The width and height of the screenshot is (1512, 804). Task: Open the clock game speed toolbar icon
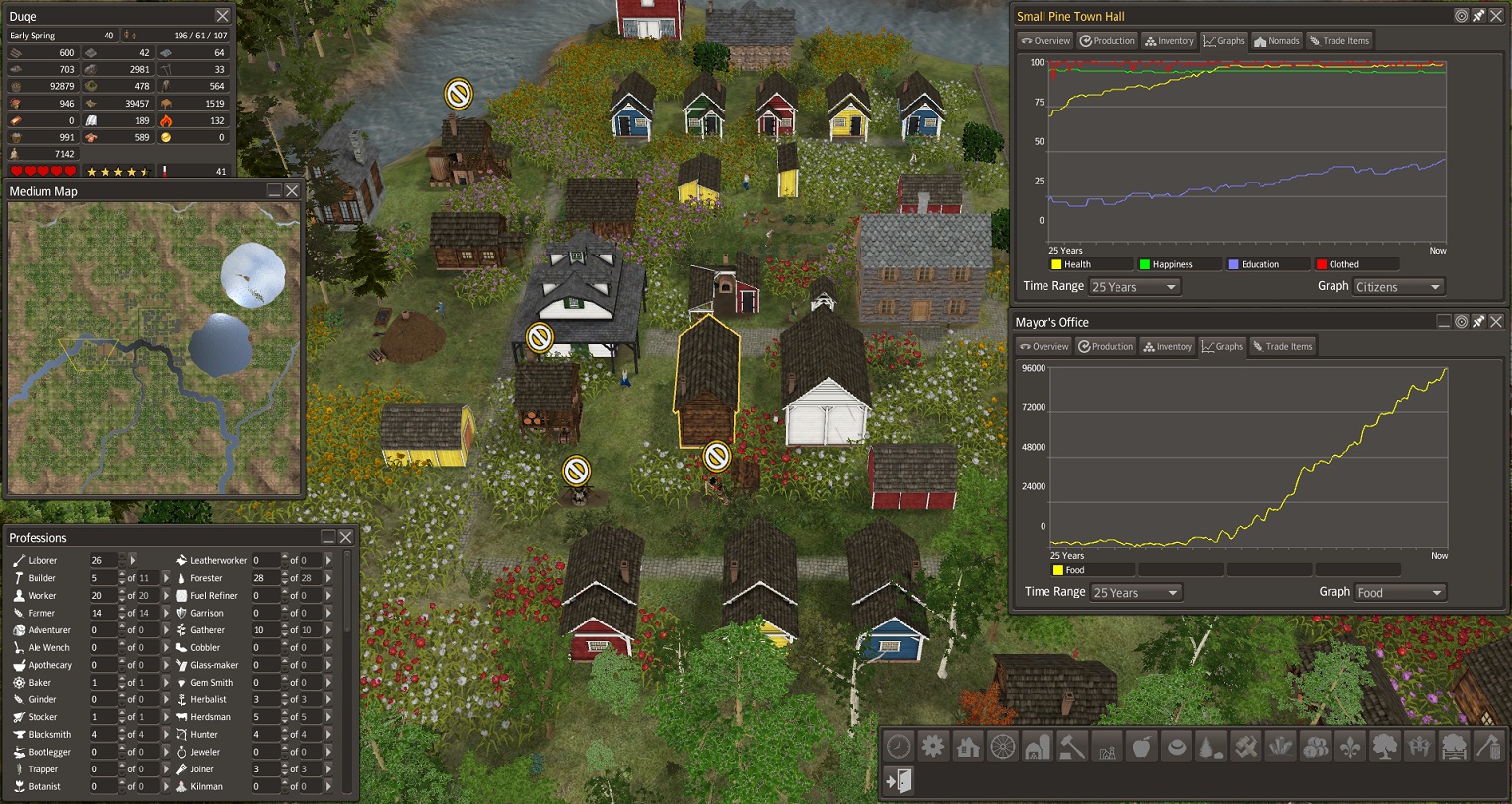click(899, 747)
